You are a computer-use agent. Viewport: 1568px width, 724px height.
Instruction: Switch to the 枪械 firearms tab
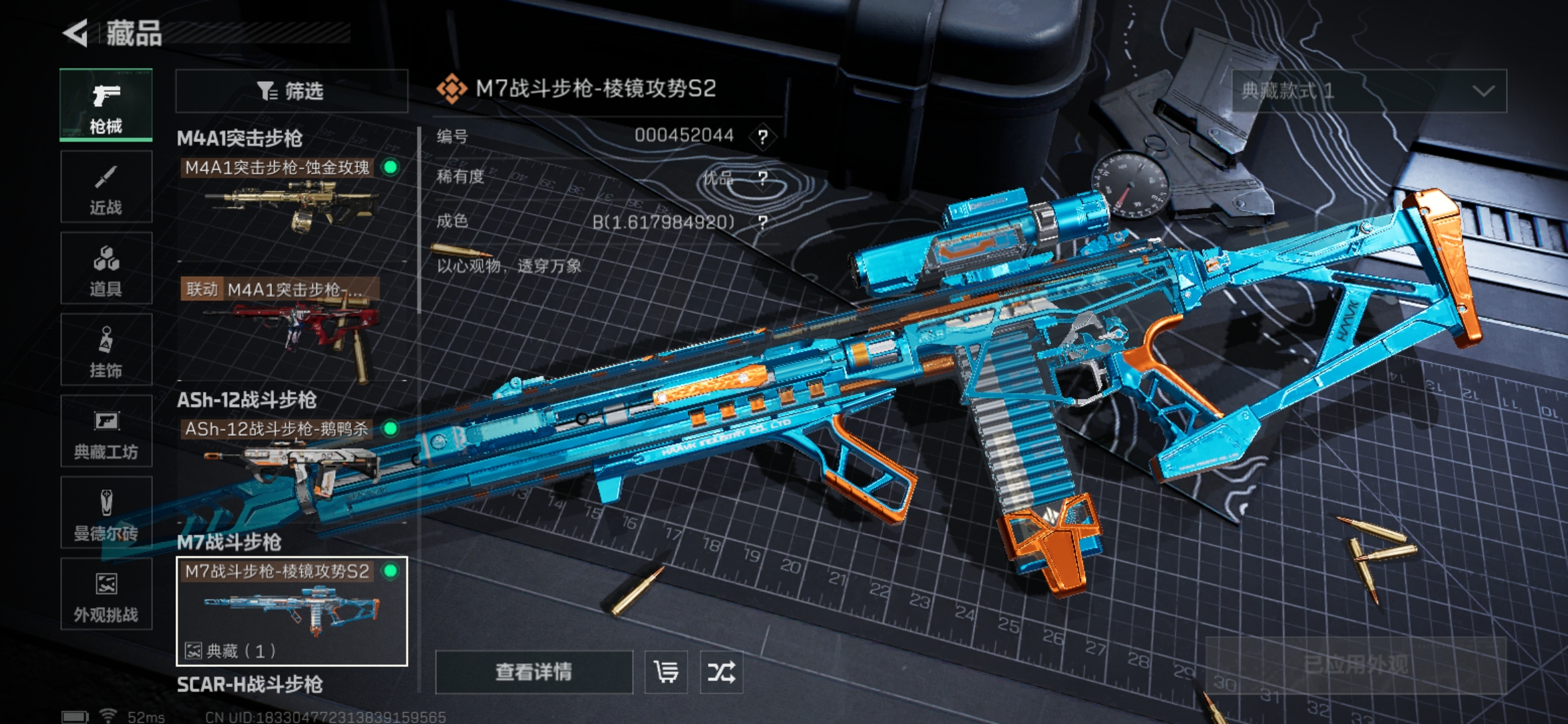click(106, 105)
